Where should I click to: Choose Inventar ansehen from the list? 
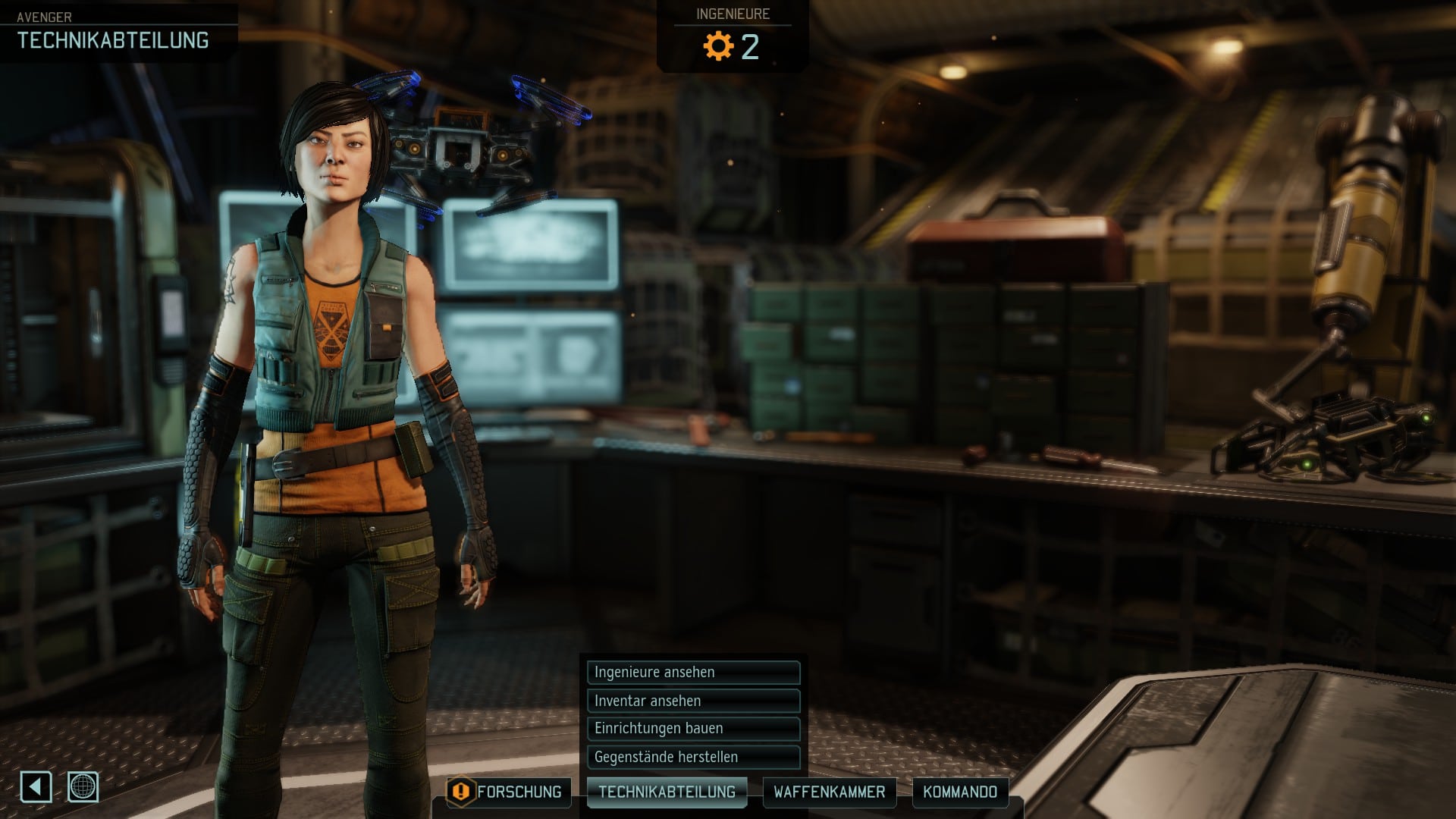(693, 701)
